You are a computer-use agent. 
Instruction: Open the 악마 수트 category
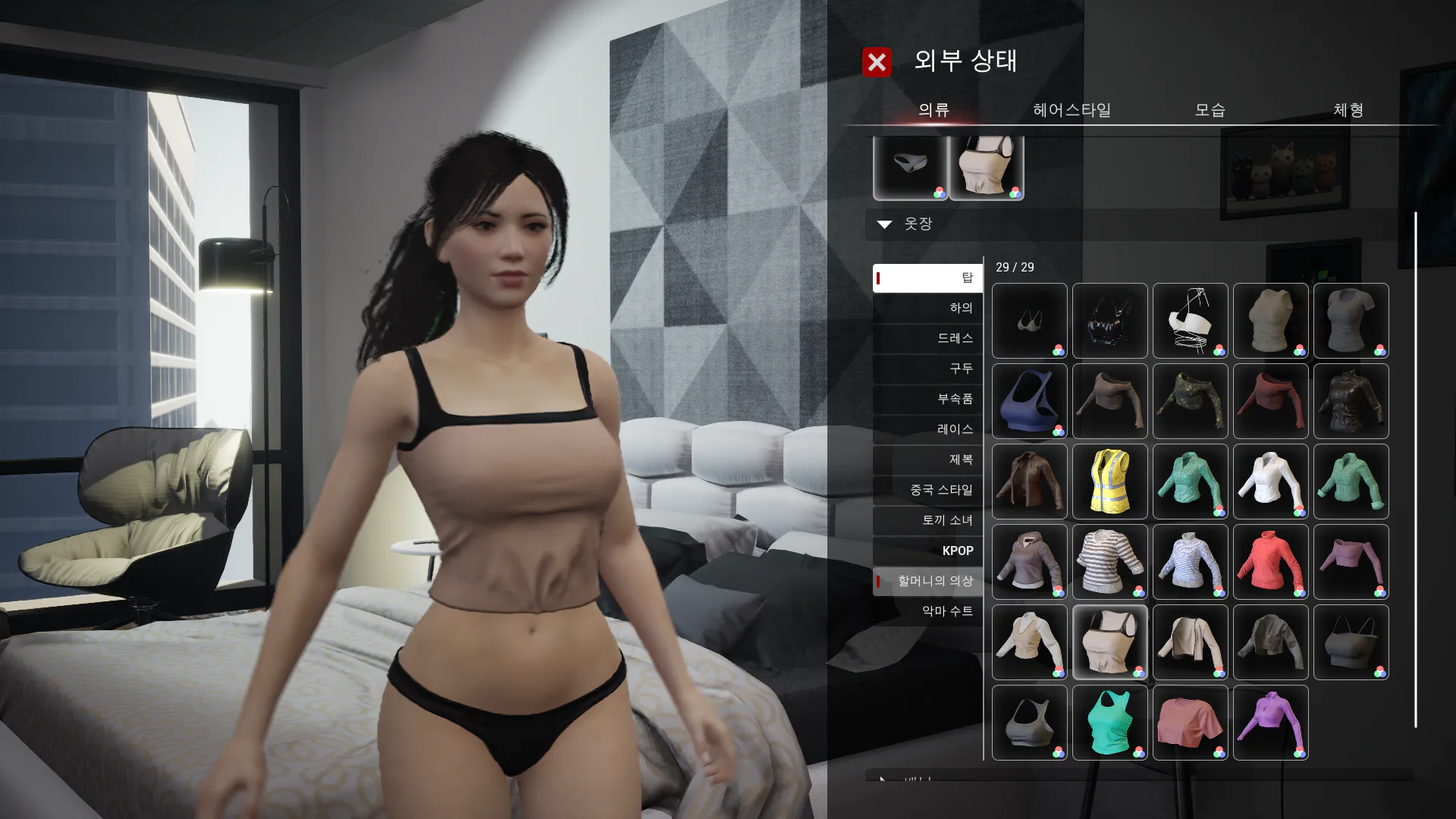[928, 611]
